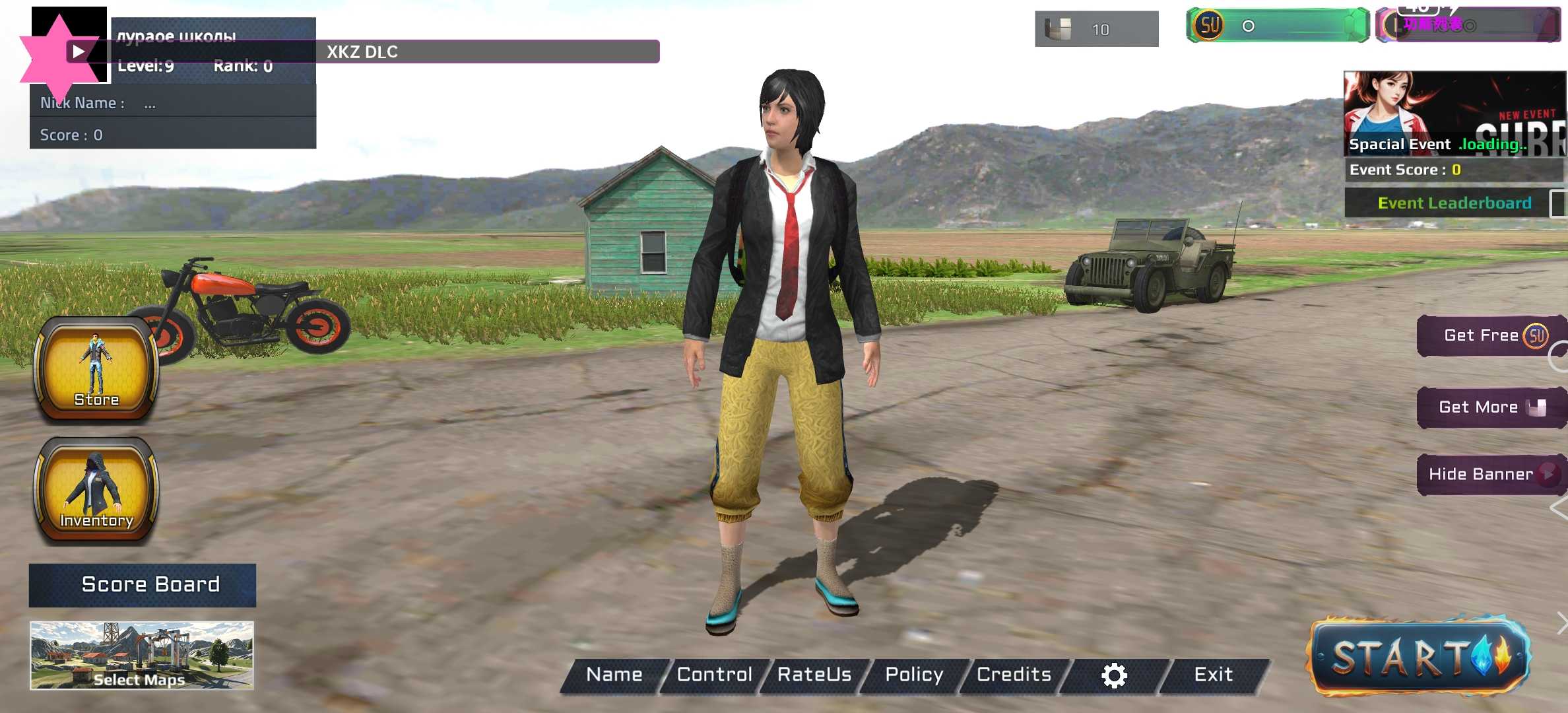Open the Store
The height and width of the screenshot is (713, 1568).
pos(96,368)
